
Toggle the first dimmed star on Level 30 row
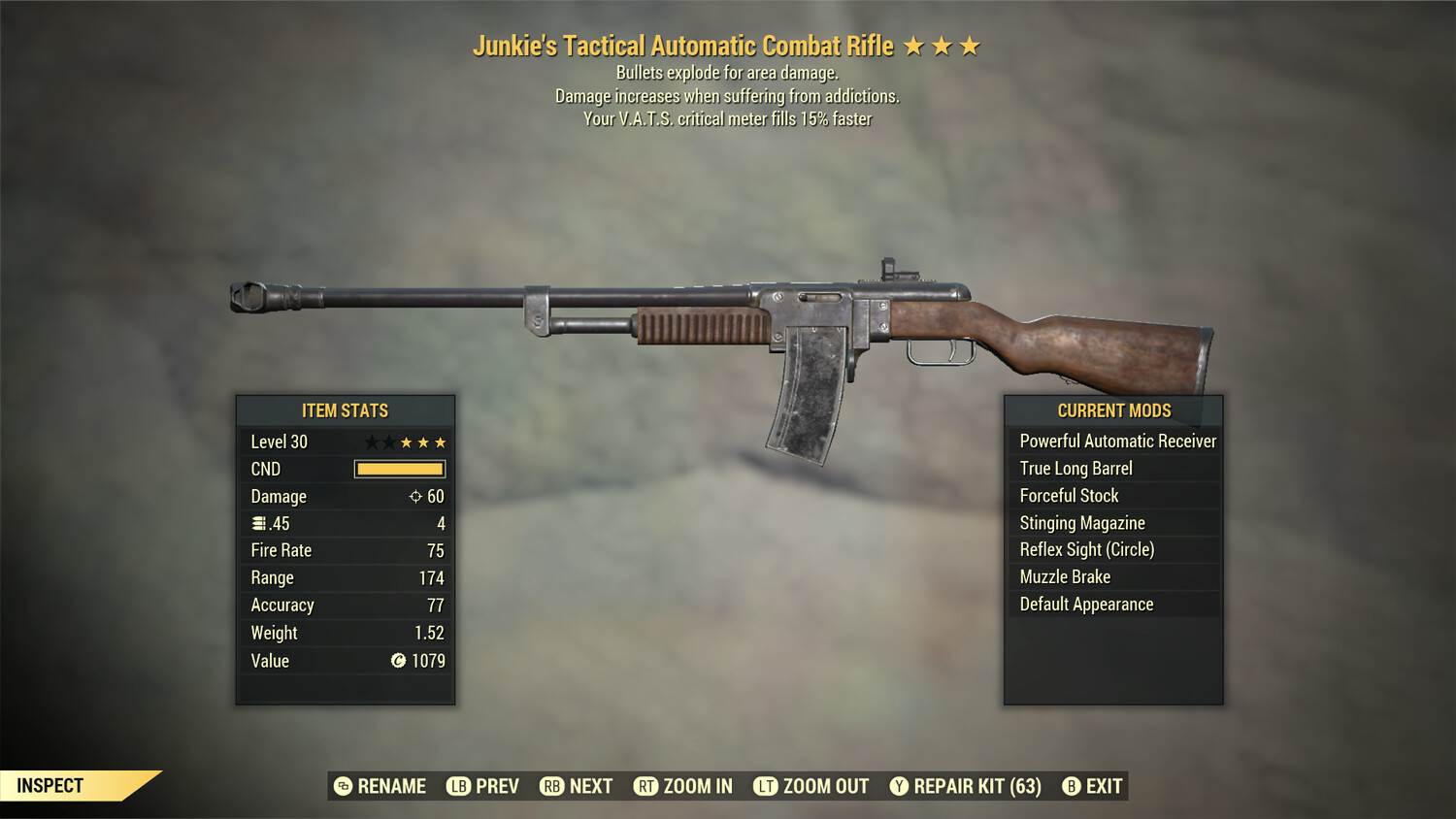373,442
